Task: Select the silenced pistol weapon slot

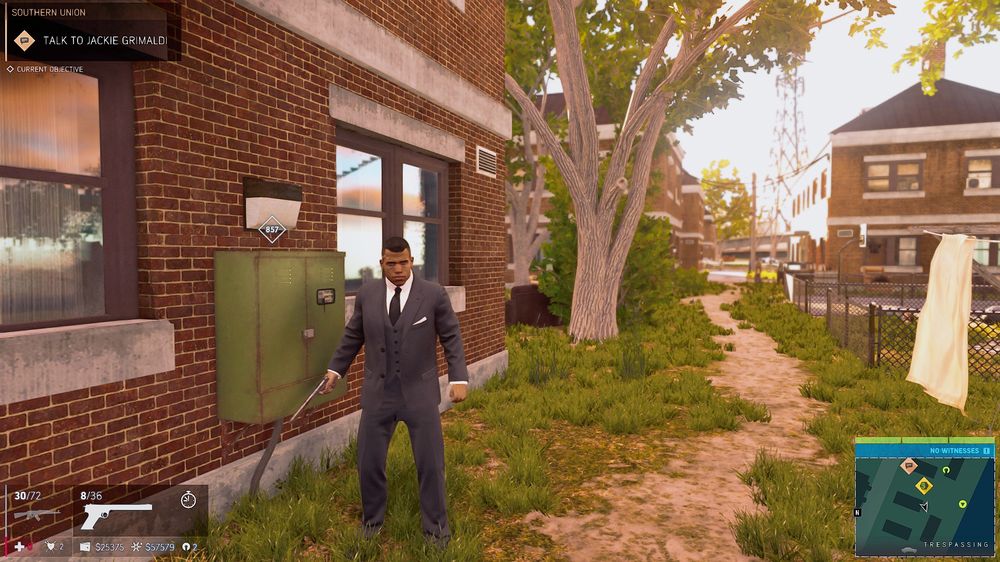Action: coord(115,515)
